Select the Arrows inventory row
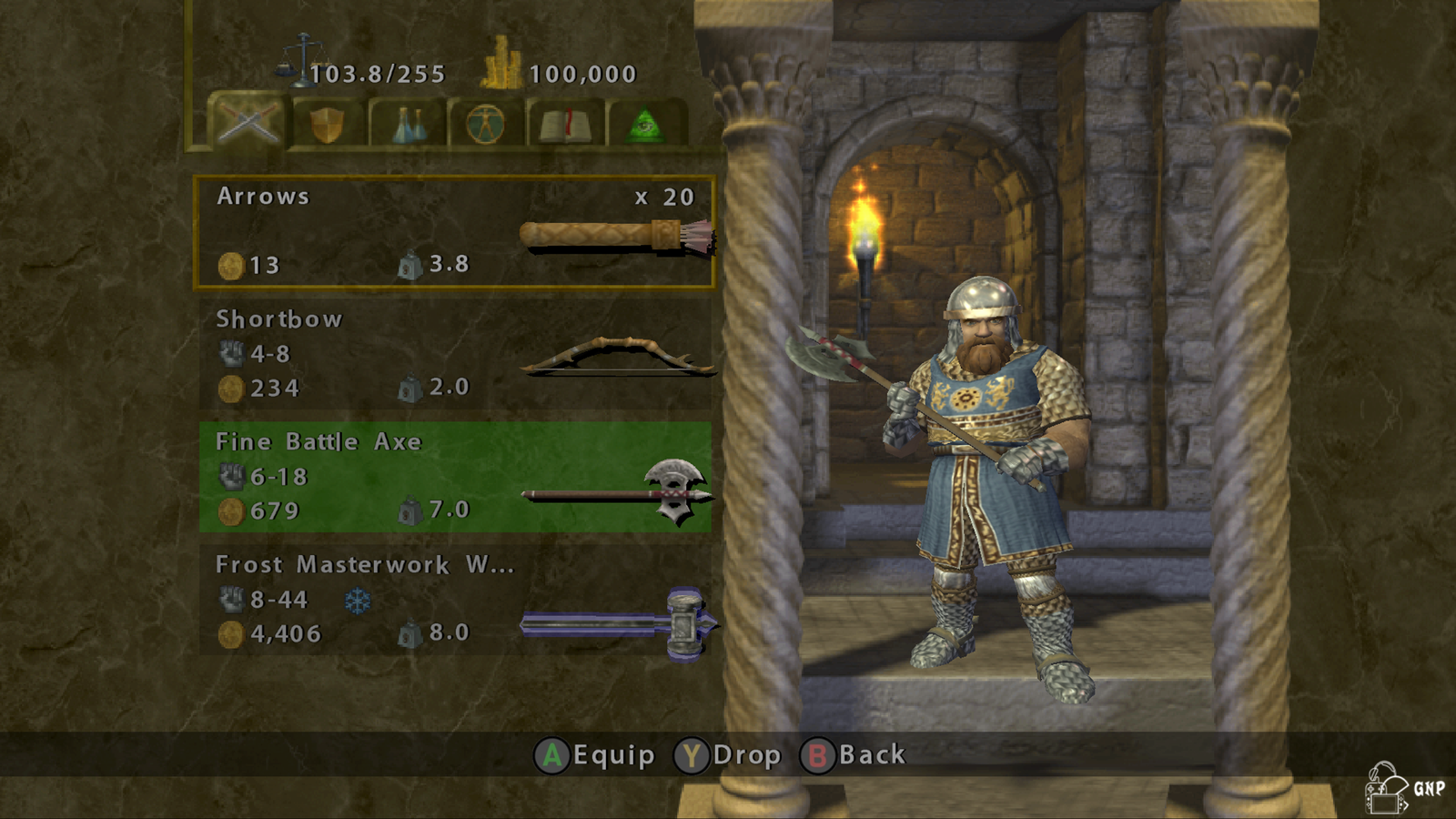 point(454,232)
